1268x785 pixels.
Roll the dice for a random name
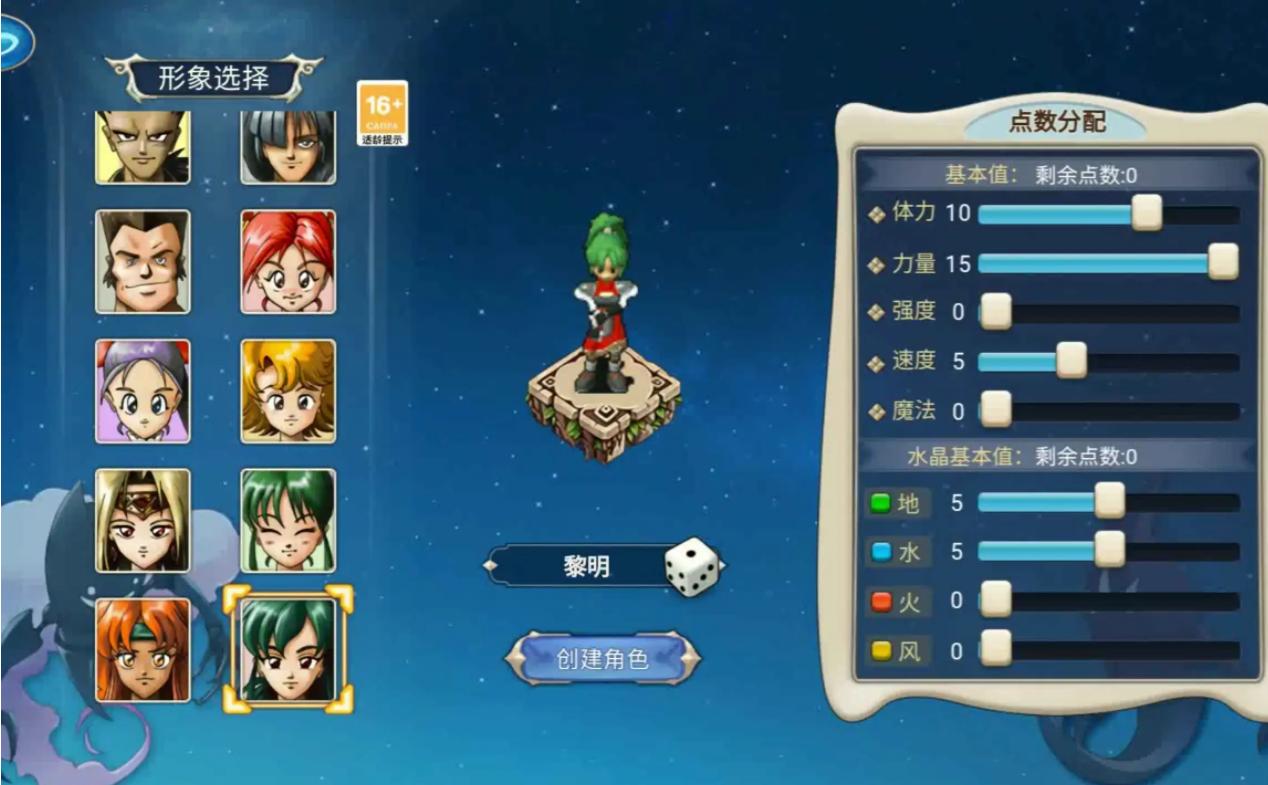692,567
